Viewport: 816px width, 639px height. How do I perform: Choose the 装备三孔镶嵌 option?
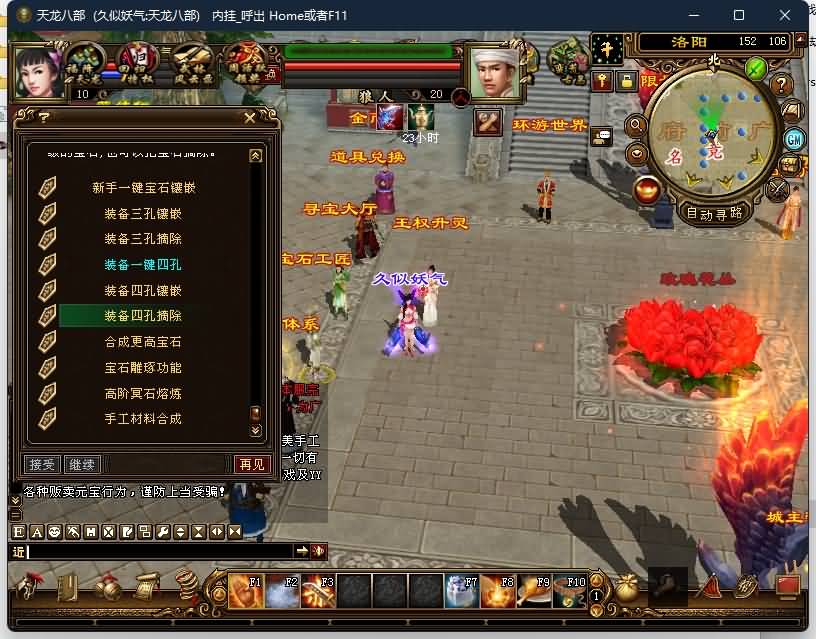pos(143,213)
